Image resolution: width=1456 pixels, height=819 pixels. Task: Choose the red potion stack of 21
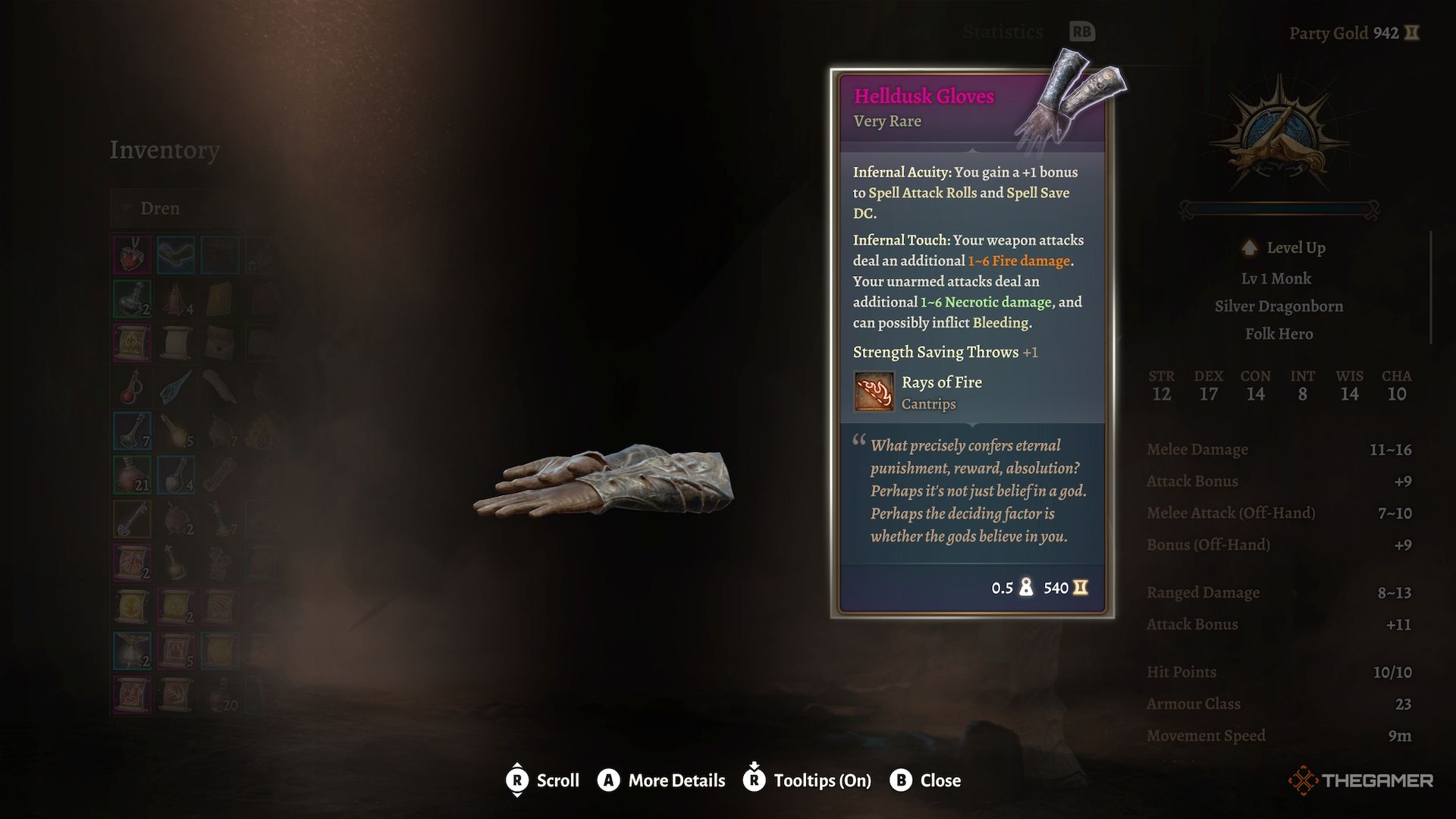[132, 475]
